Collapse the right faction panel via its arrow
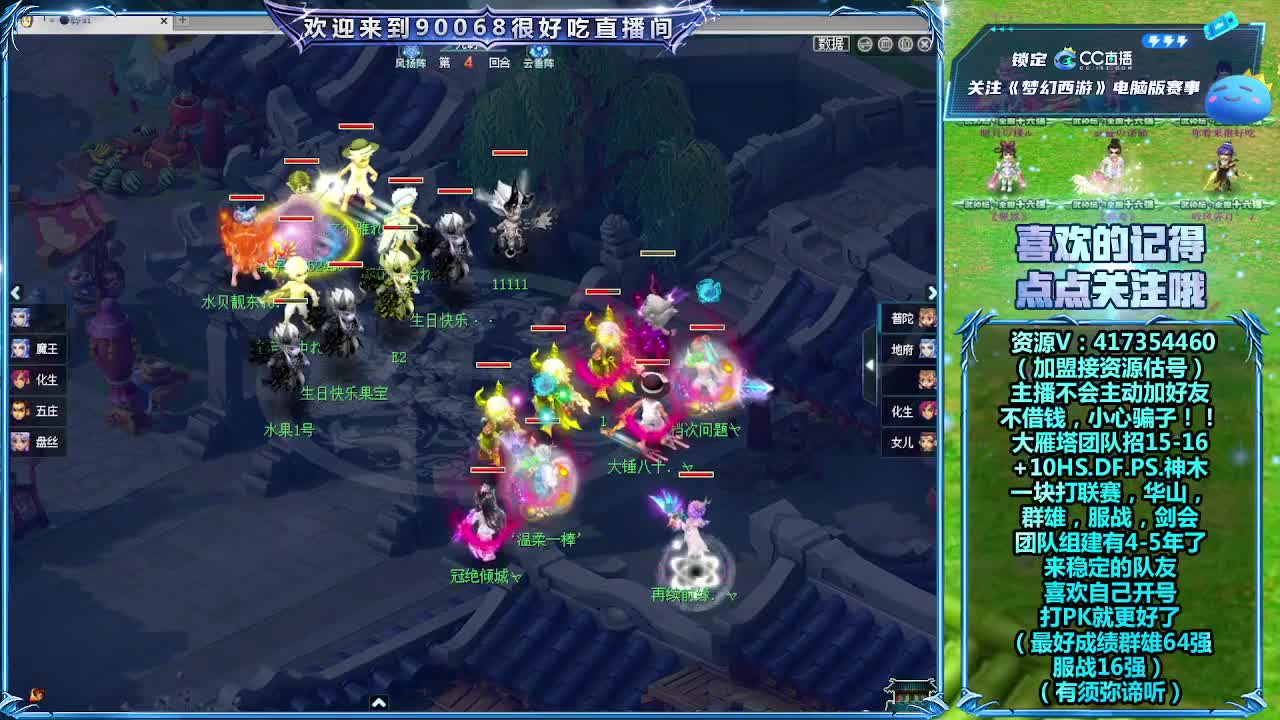 coord(933,293)
